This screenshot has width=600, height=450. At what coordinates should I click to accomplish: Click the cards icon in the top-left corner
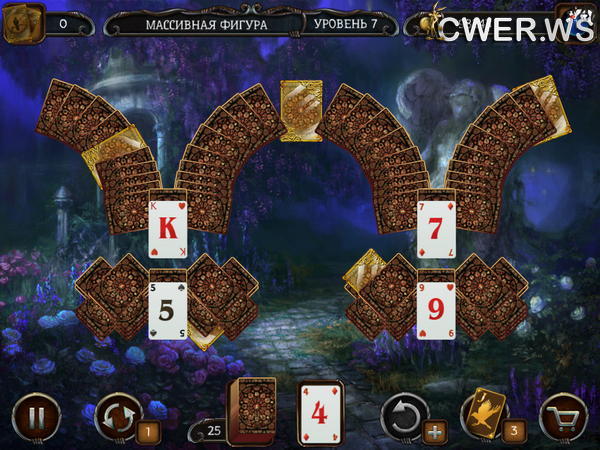(x=24, y=23)
